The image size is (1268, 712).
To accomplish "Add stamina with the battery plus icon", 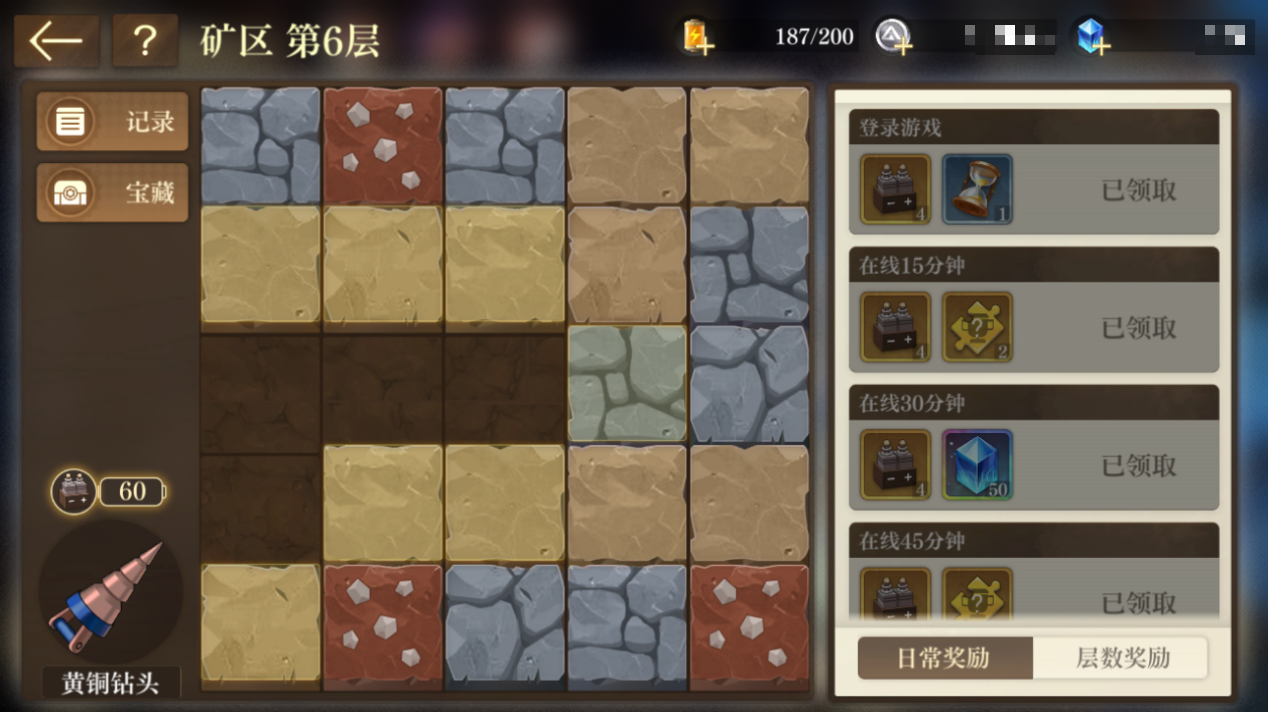I will click(x=697, y=37).
